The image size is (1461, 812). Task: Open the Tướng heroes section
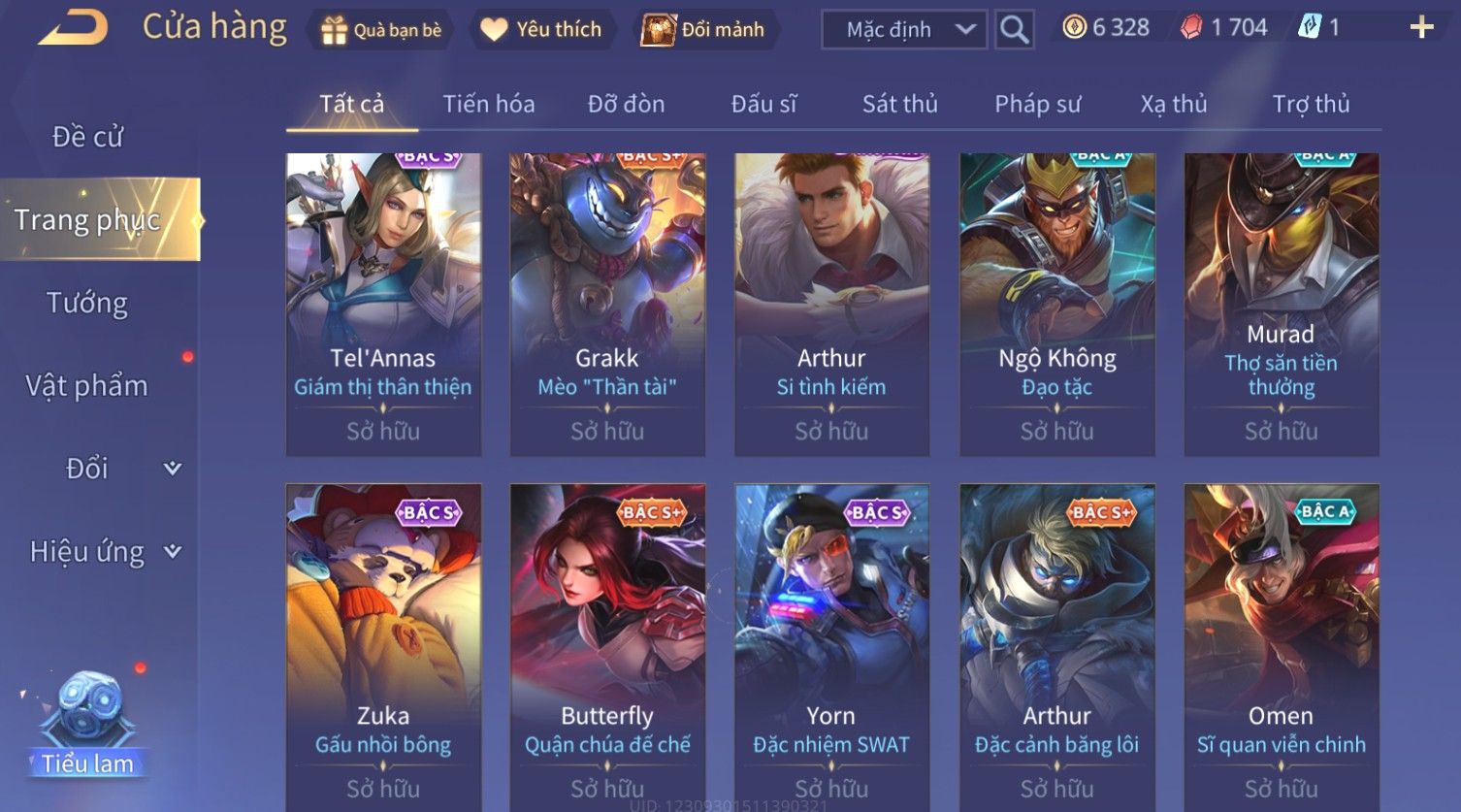coord(87,304)
